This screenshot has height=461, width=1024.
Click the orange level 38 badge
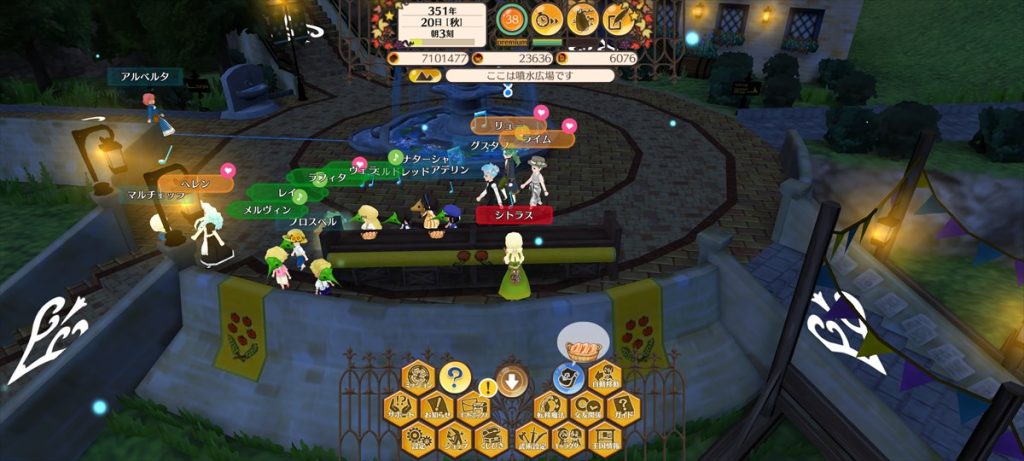point(513,18)
